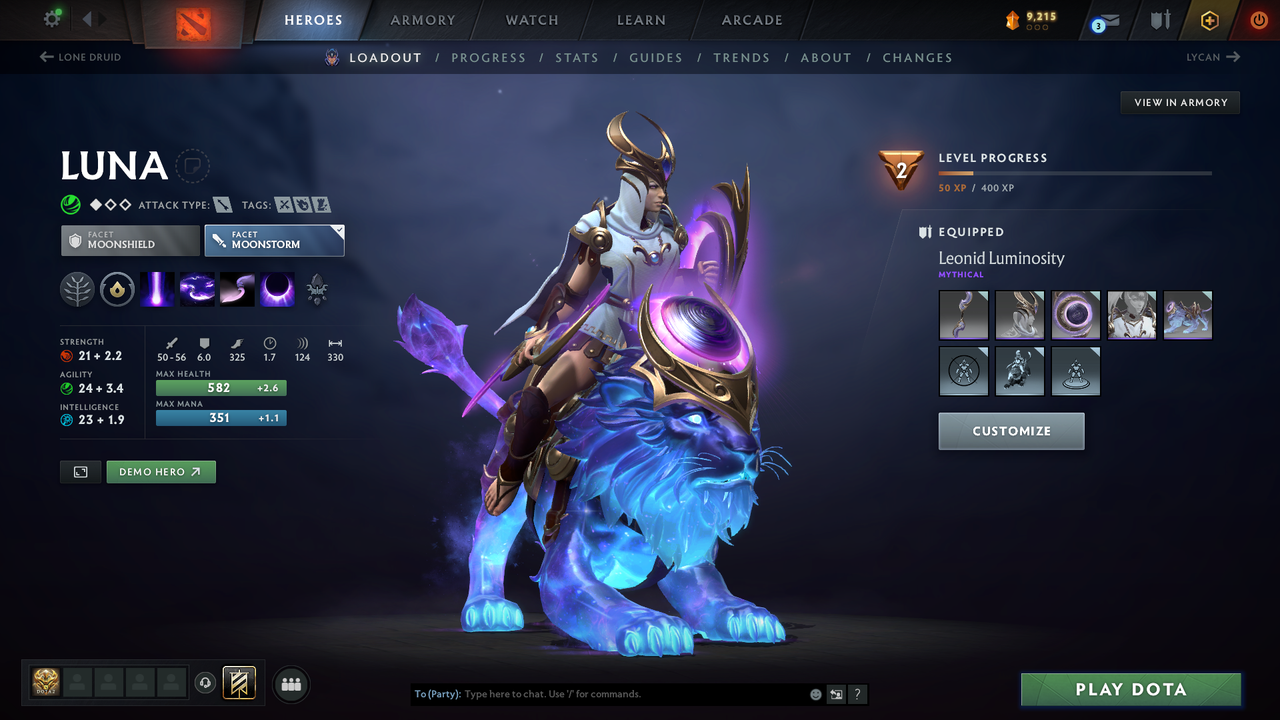This screenshot has height=720, width=1280.
Task: Select the Moonstorm facet
Action: point(274,240)
